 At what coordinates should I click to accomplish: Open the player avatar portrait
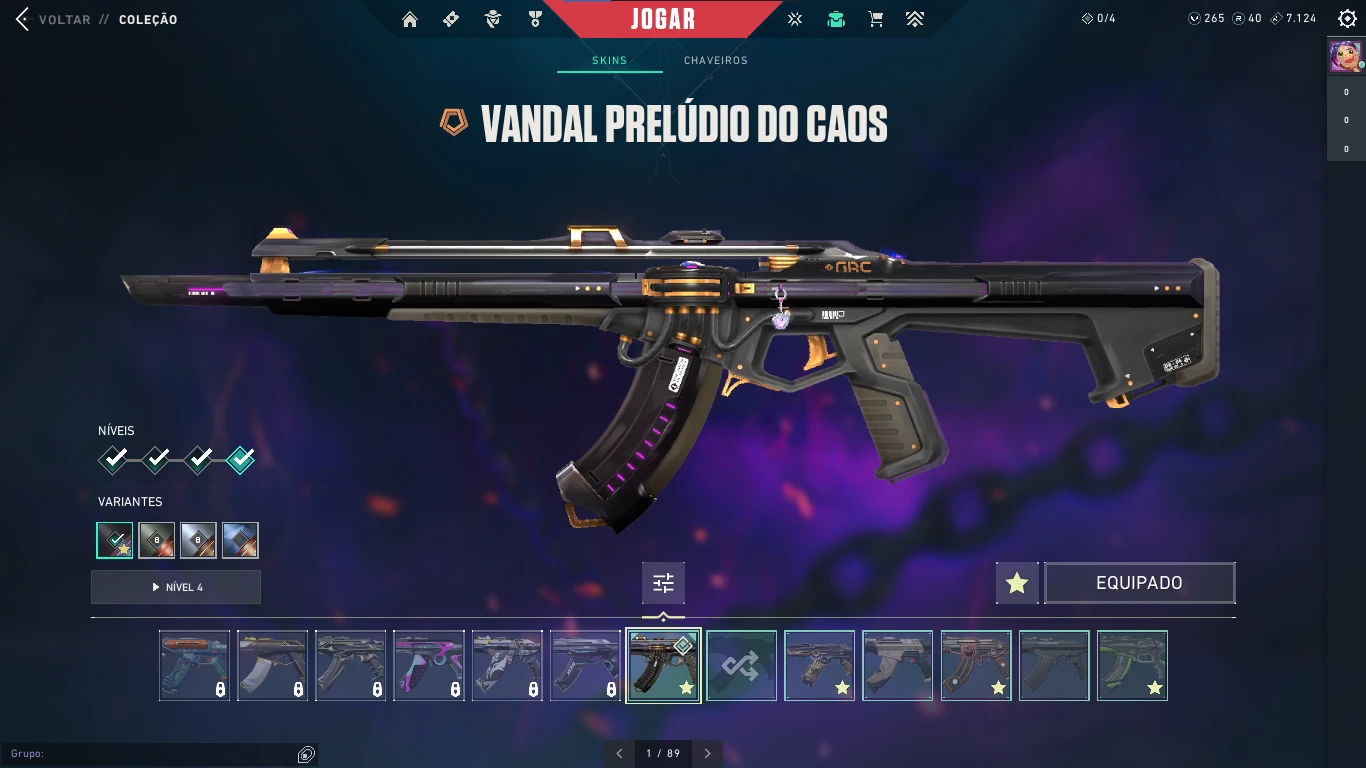point(1345,57)
